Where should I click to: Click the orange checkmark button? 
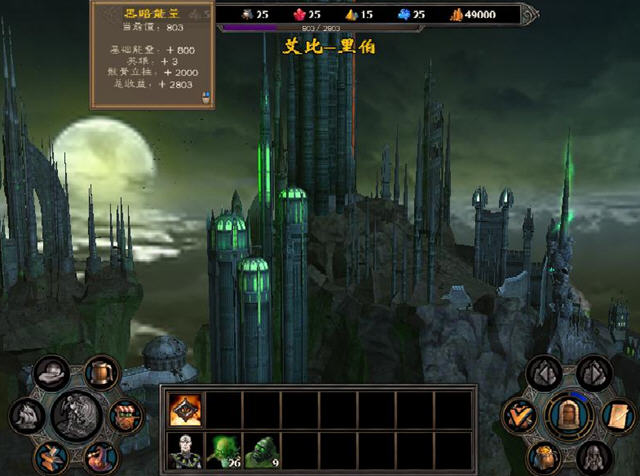tap(520, 414)
